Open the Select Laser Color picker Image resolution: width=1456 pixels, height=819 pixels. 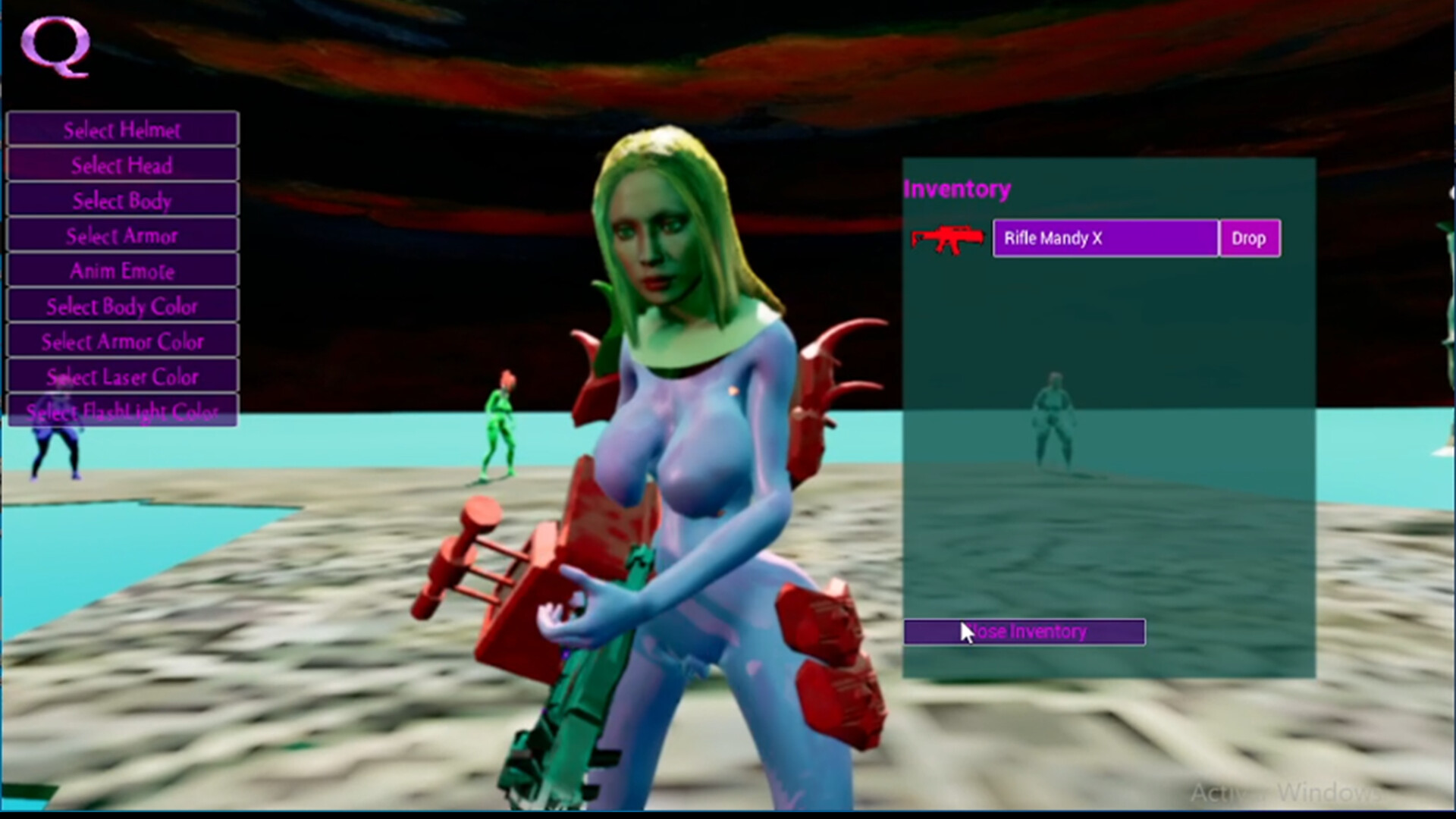pyautogui.click(x=121, y=376)
